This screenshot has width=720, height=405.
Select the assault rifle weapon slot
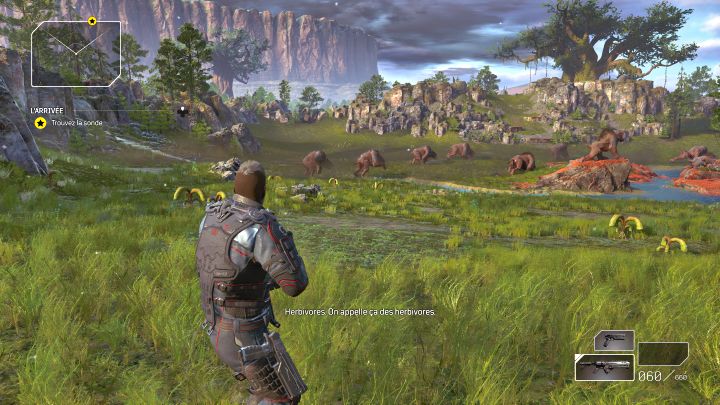(x=604, y=367)
